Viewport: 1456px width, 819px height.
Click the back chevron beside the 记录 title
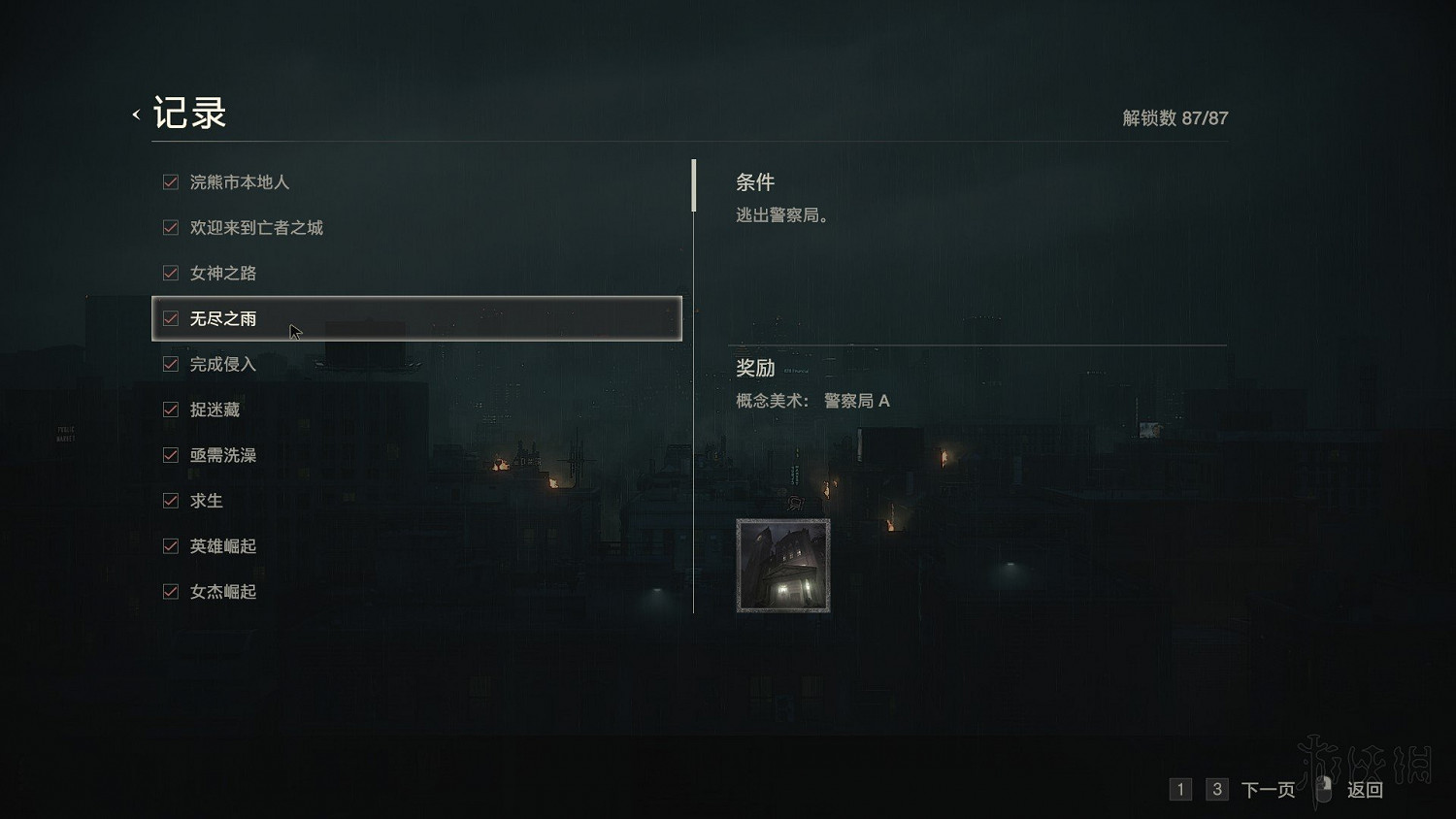coord(135,114)
